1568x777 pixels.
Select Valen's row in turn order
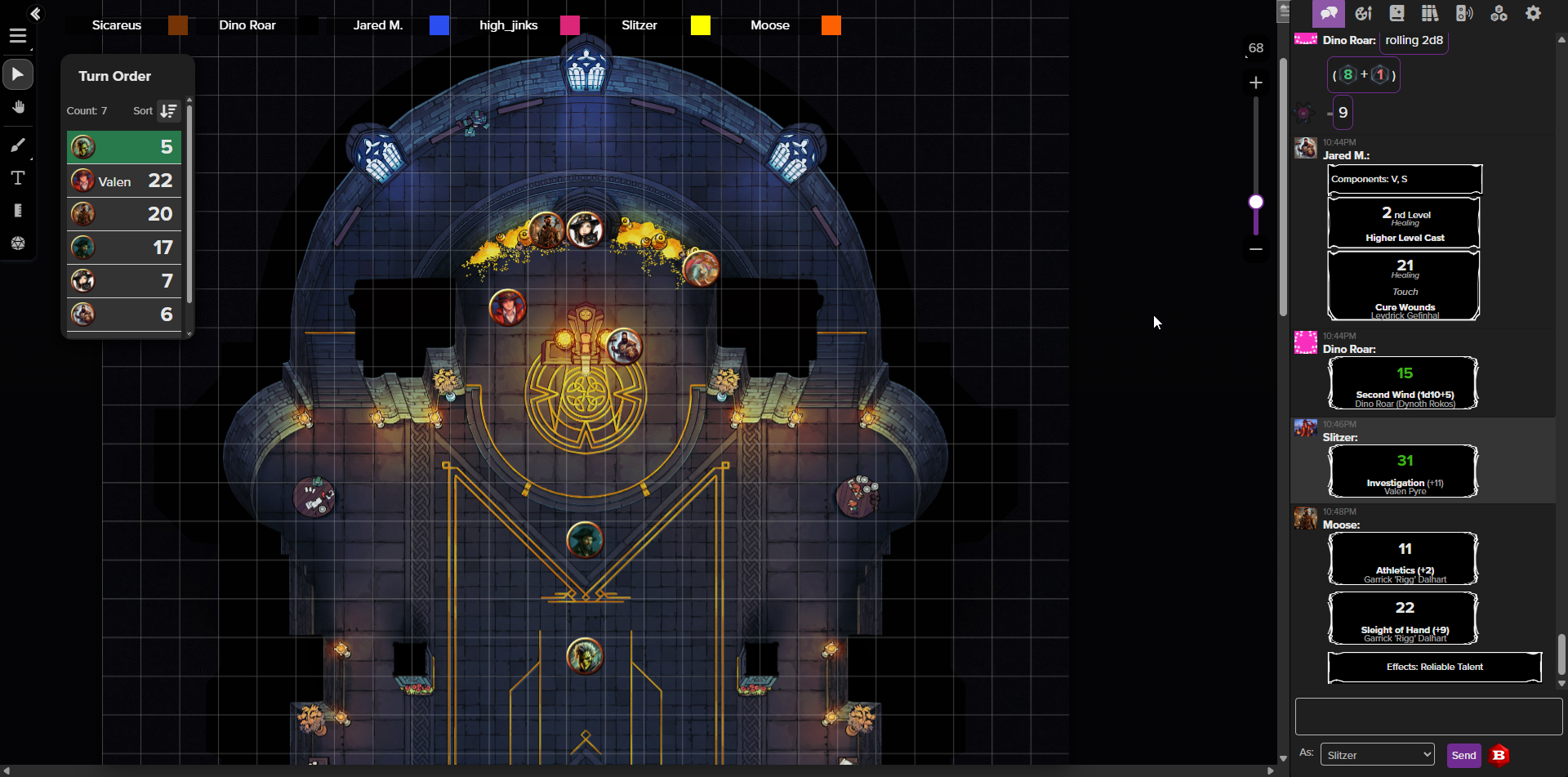pyautogui.click(x=124, y=181)
